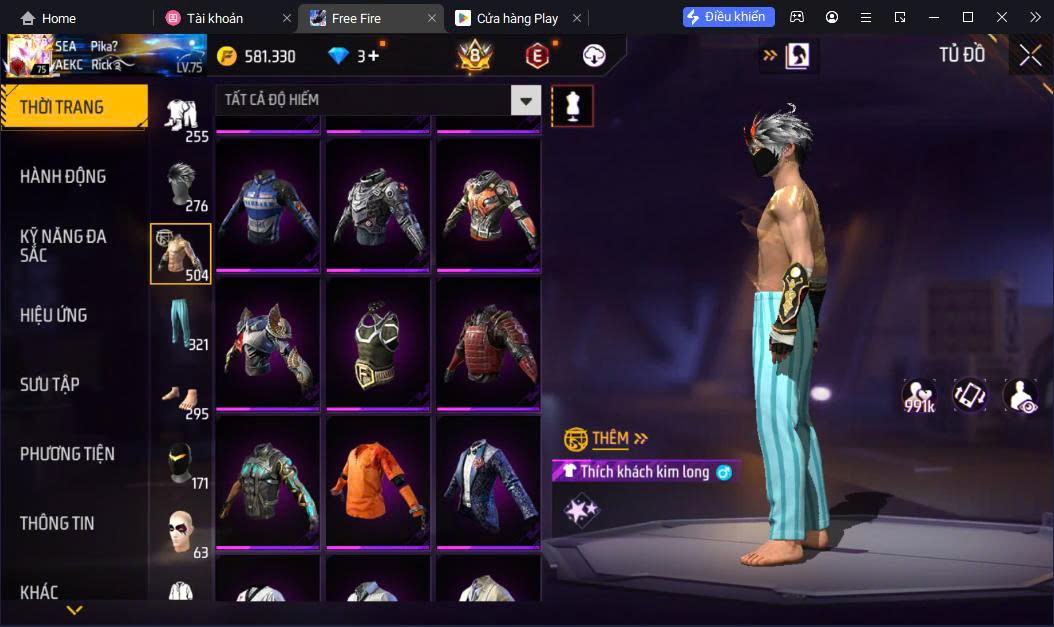The height and width of the screenshot is (627, 1054).
Task: Click the Điều khiển controls button
Action: pyautogui.click(x=729, y=17)
